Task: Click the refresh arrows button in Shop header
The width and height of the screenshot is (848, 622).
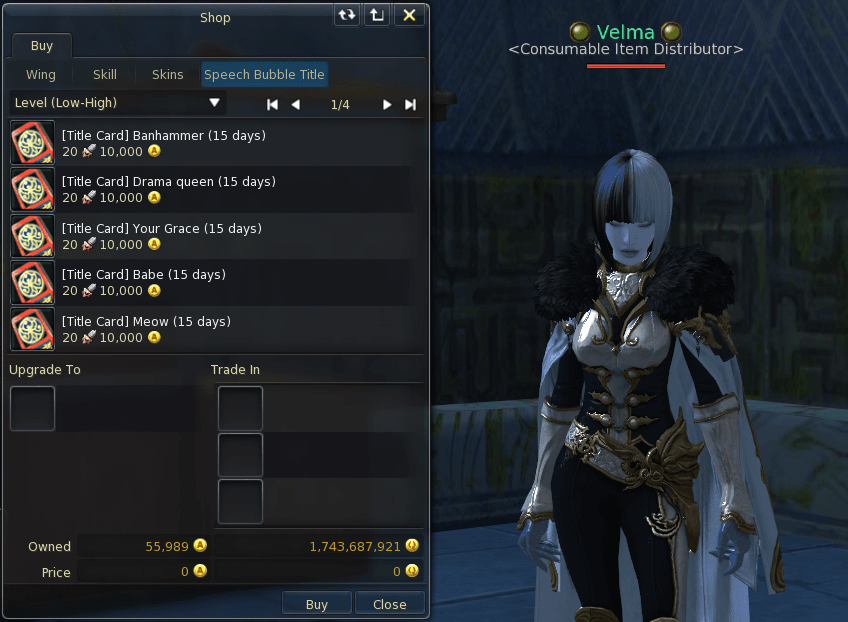Action: point(347,16)
